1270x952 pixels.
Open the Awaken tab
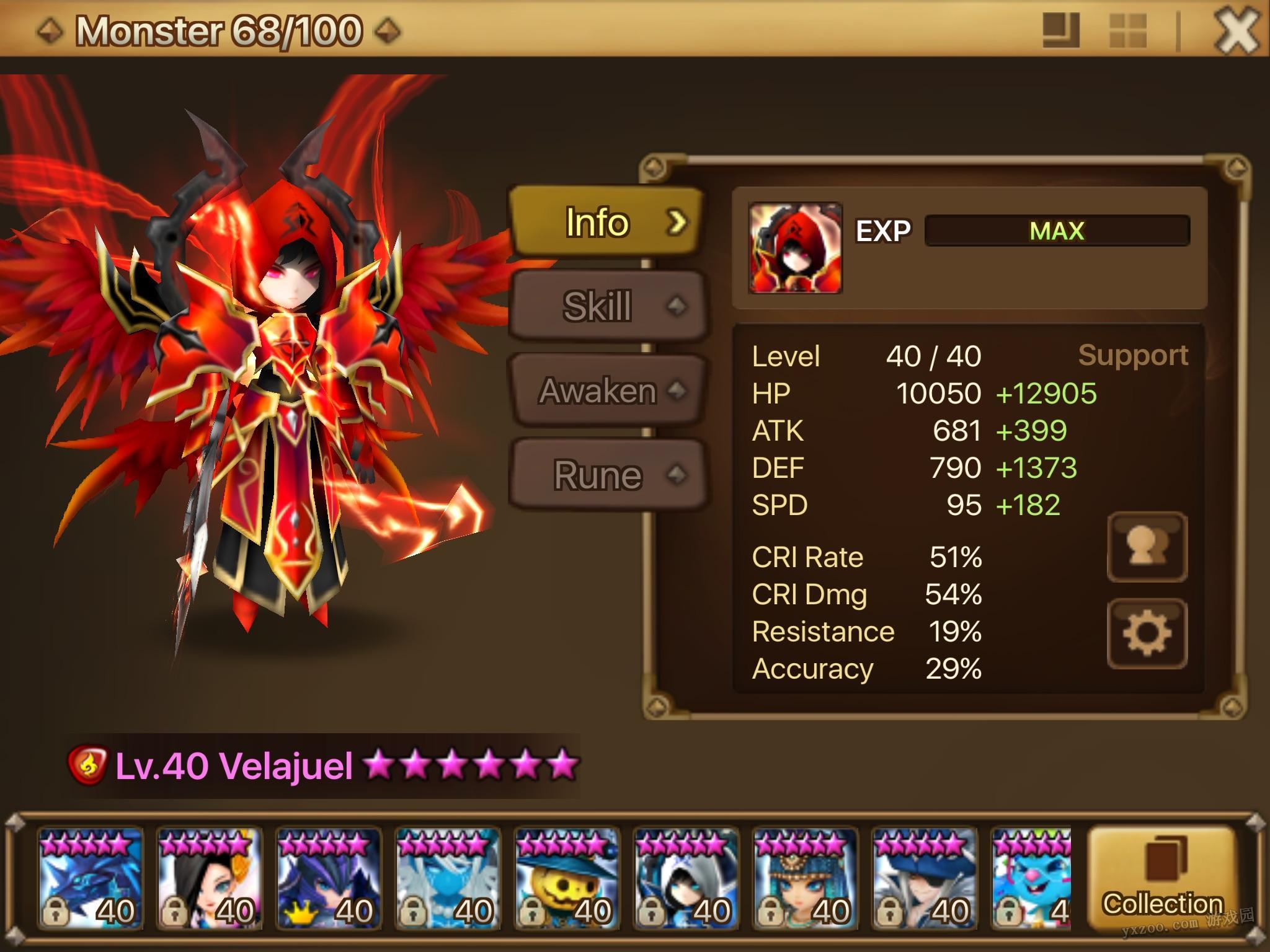(608, 390)
